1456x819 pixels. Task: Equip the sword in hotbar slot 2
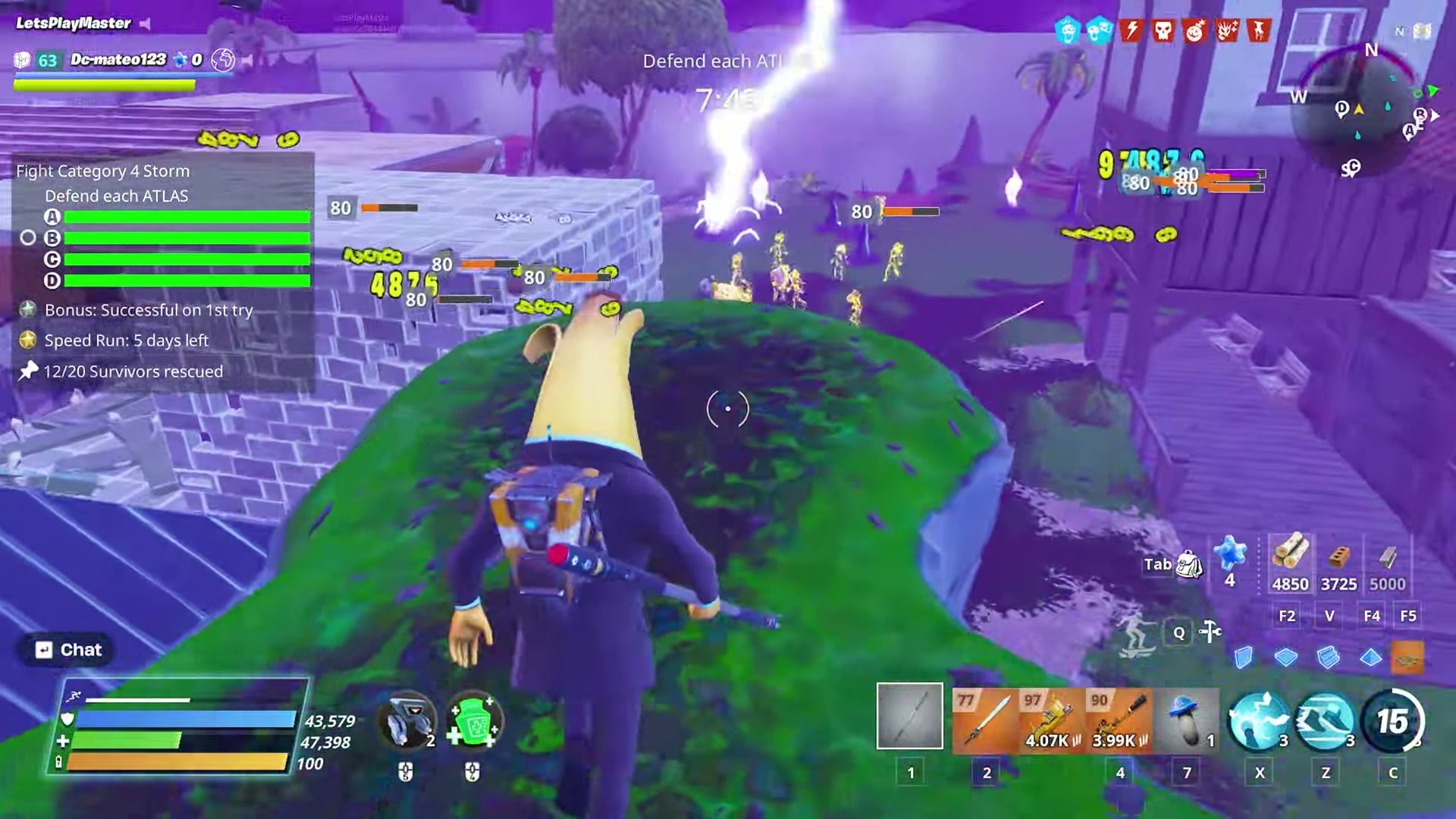pos(987,717)
